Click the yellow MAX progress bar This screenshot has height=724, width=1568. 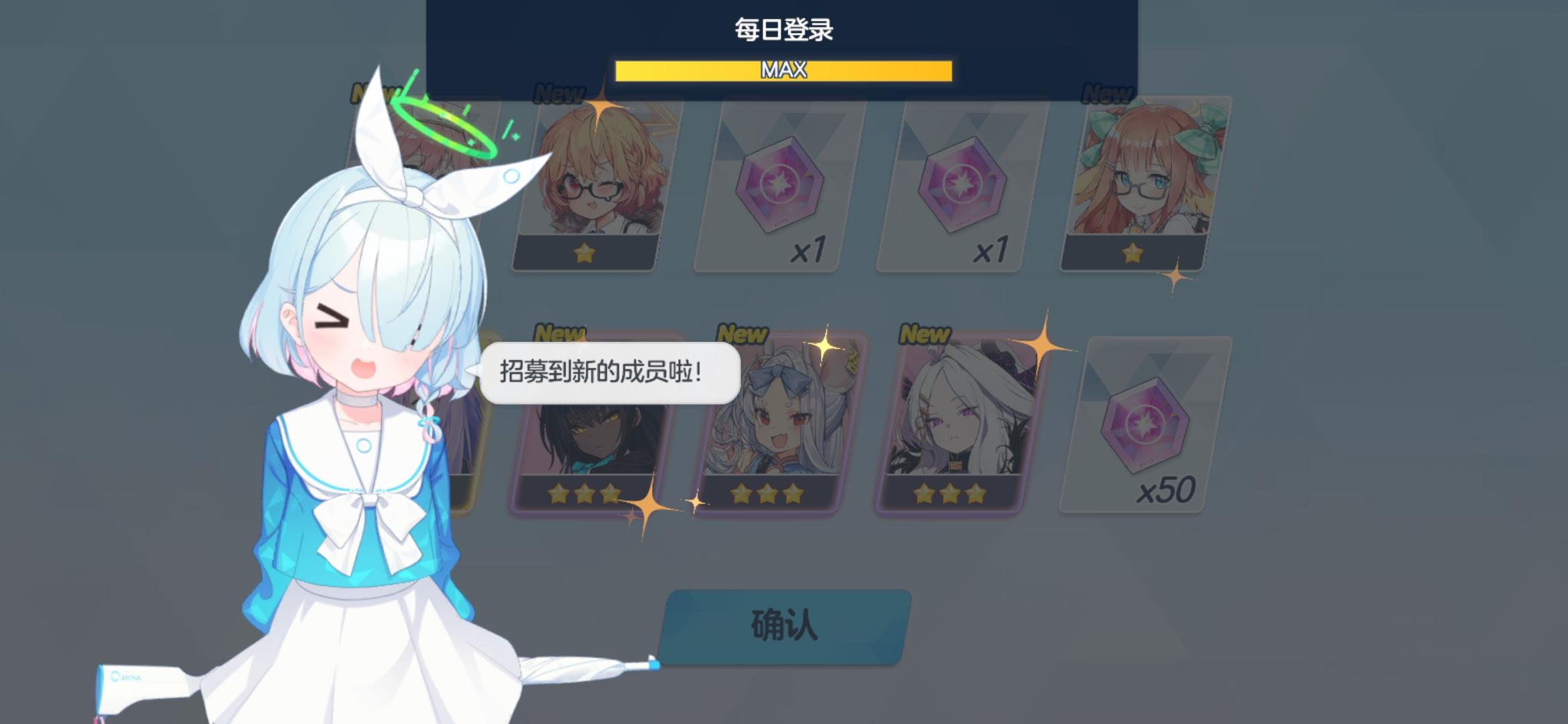[783, 71]
